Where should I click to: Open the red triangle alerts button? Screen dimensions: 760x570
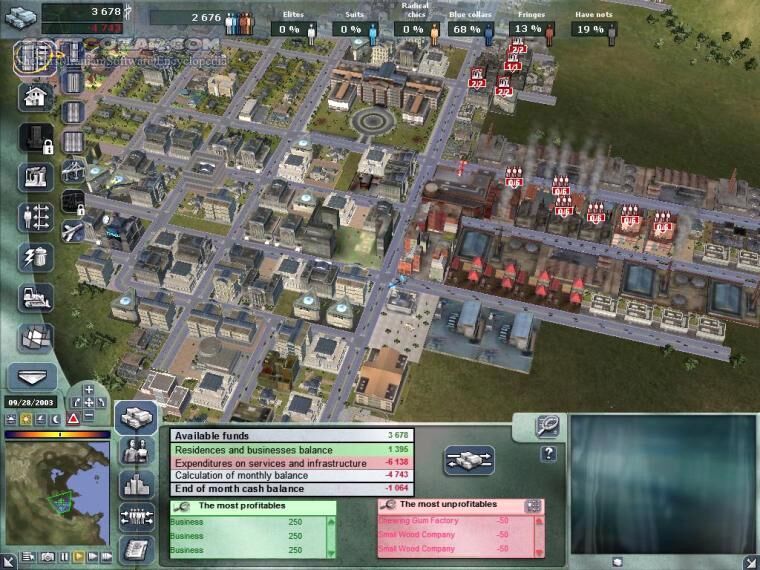click(72, 417)
